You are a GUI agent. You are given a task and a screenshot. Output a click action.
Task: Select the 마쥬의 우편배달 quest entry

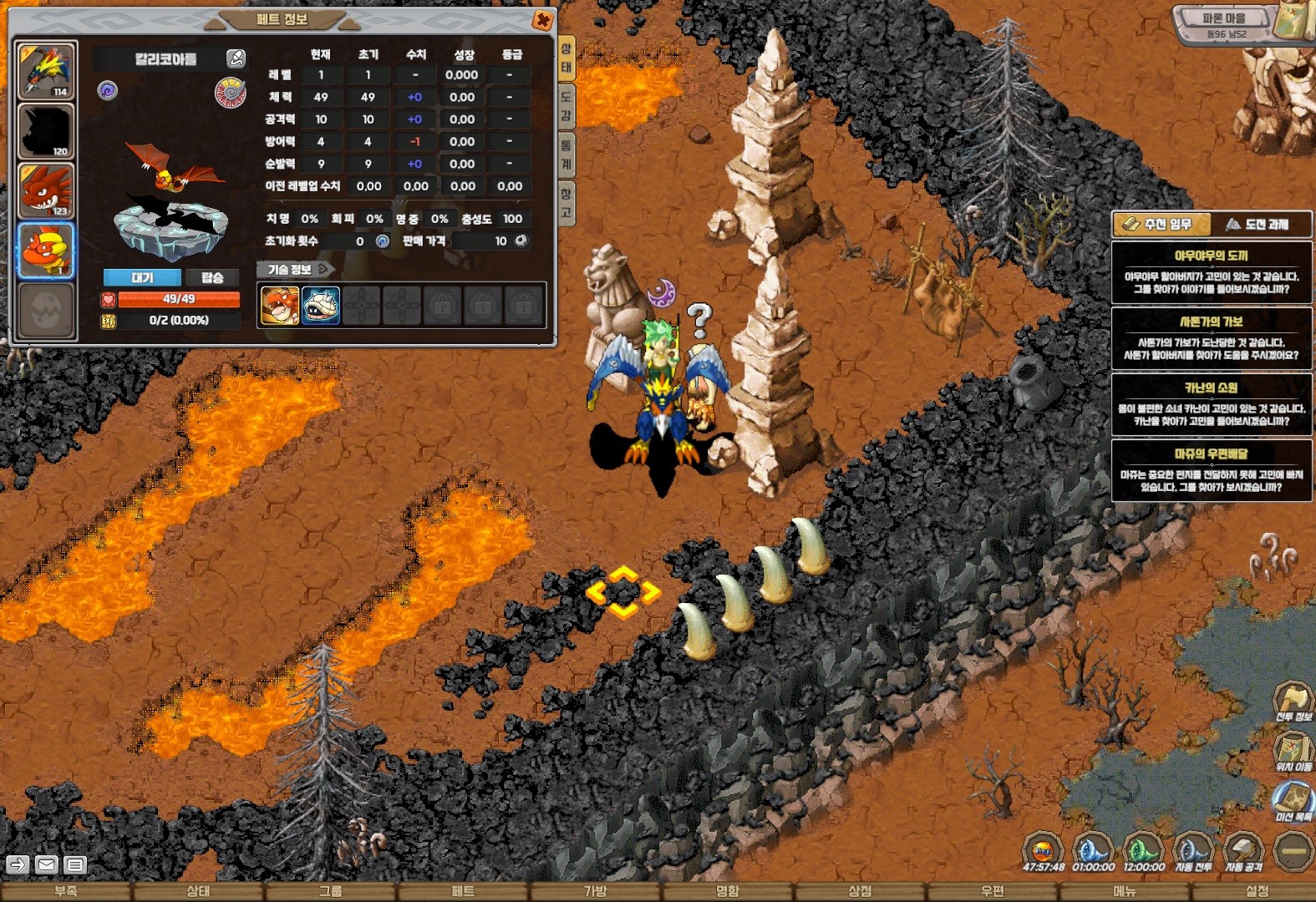[1211, 471]
